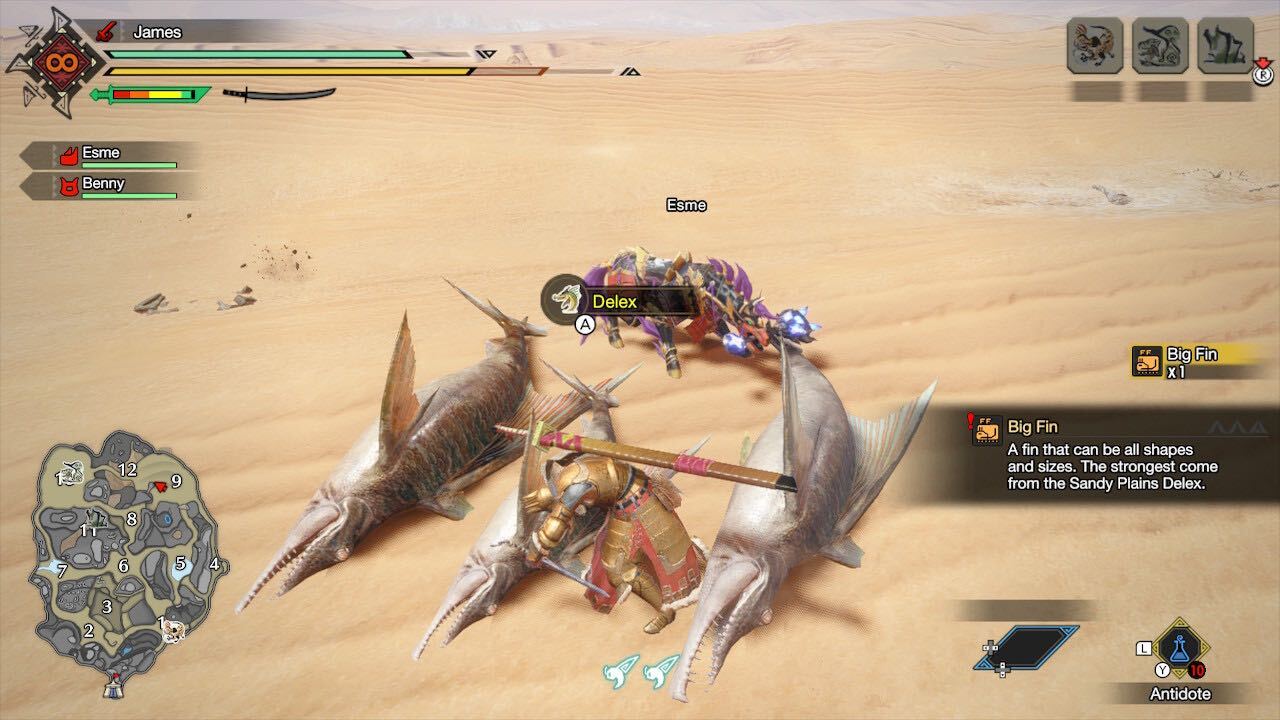Viewport: 1280px width, 720px height.
Task: Open the blue action bar panel
Action: click(1026, 648)
